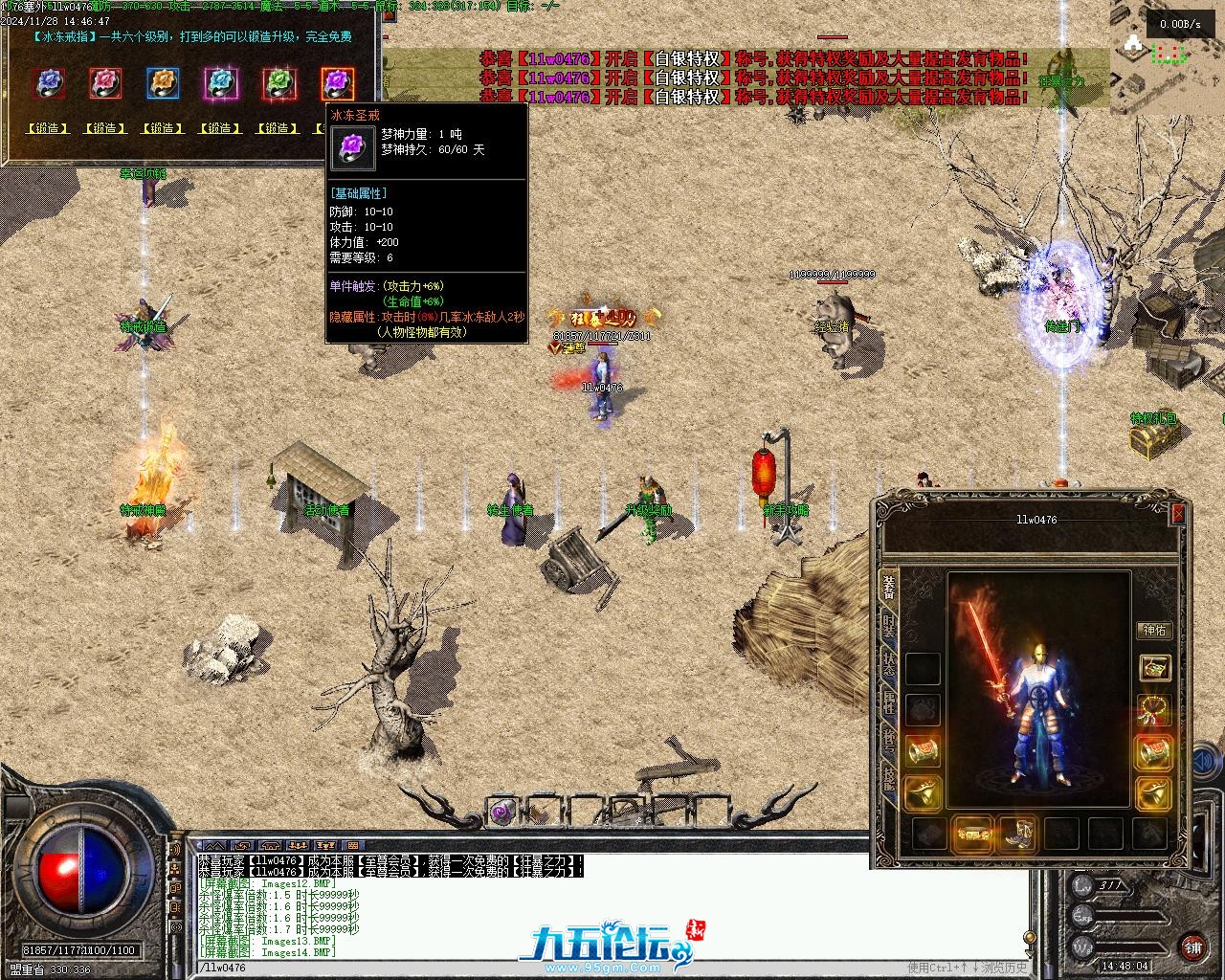Click 锻造 under the pink gem ring

105,128
